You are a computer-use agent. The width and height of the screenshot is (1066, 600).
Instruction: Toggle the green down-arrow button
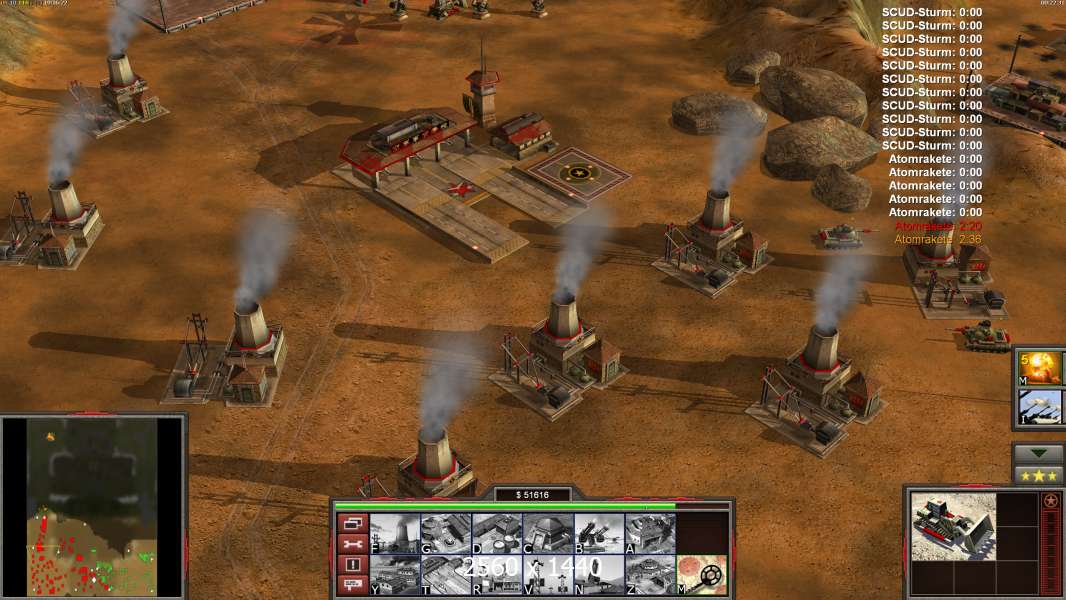(x=1039, y=454)
